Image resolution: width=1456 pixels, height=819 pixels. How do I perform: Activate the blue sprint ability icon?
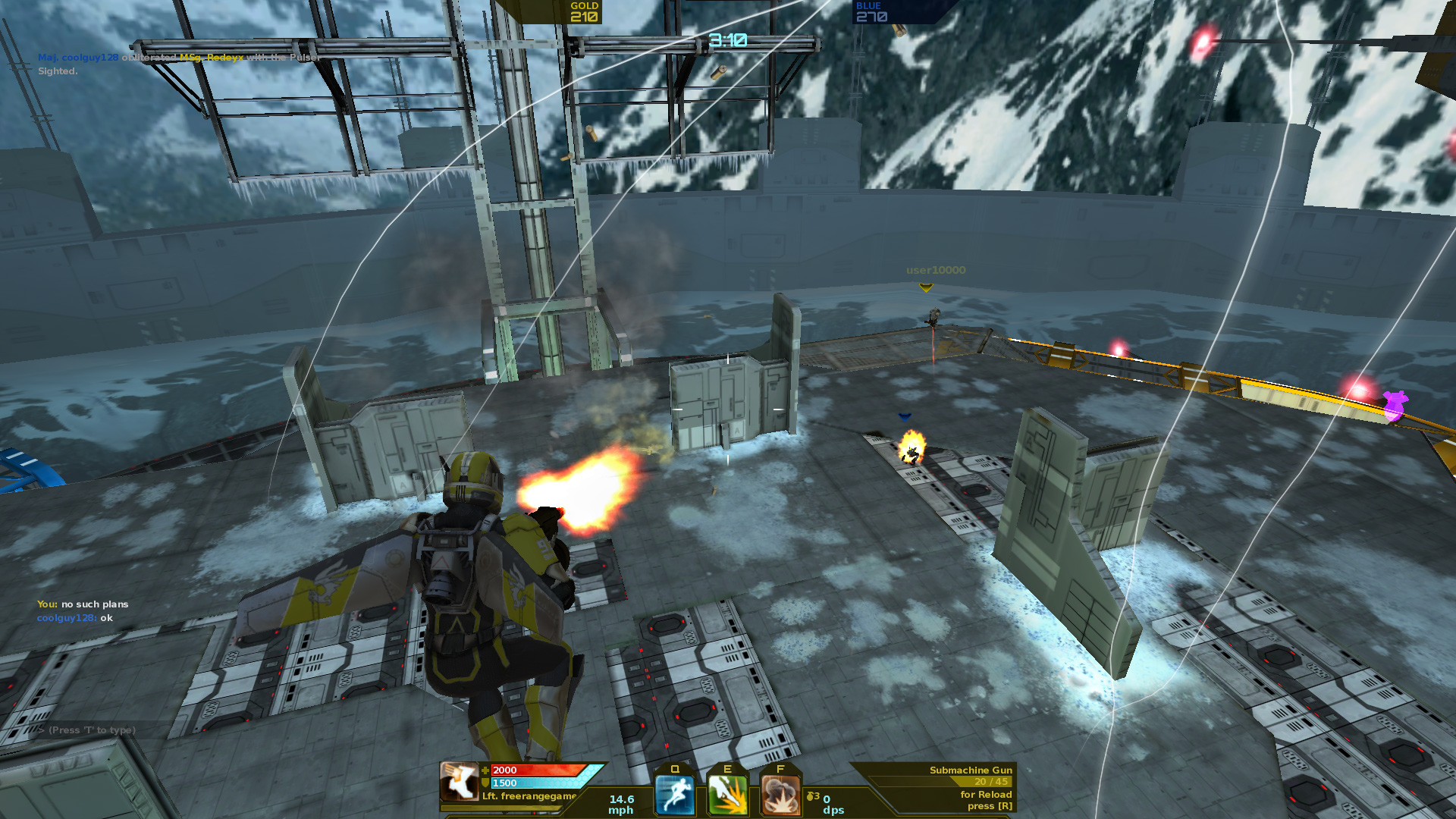[674, 795]
